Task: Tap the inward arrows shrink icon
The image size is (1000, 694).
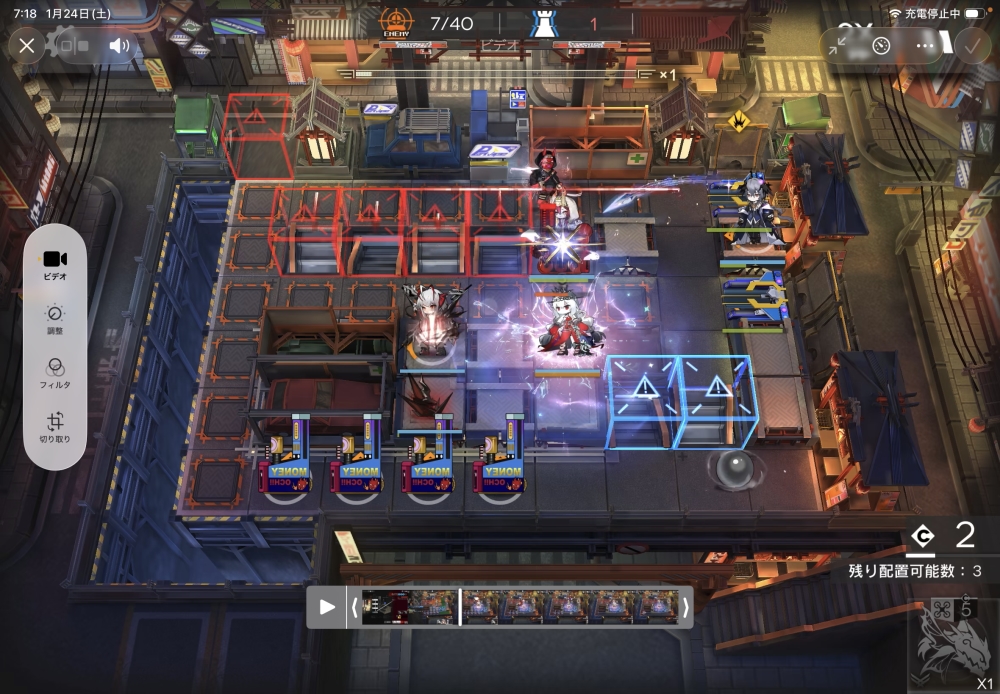Action: (x=839, y=45)
